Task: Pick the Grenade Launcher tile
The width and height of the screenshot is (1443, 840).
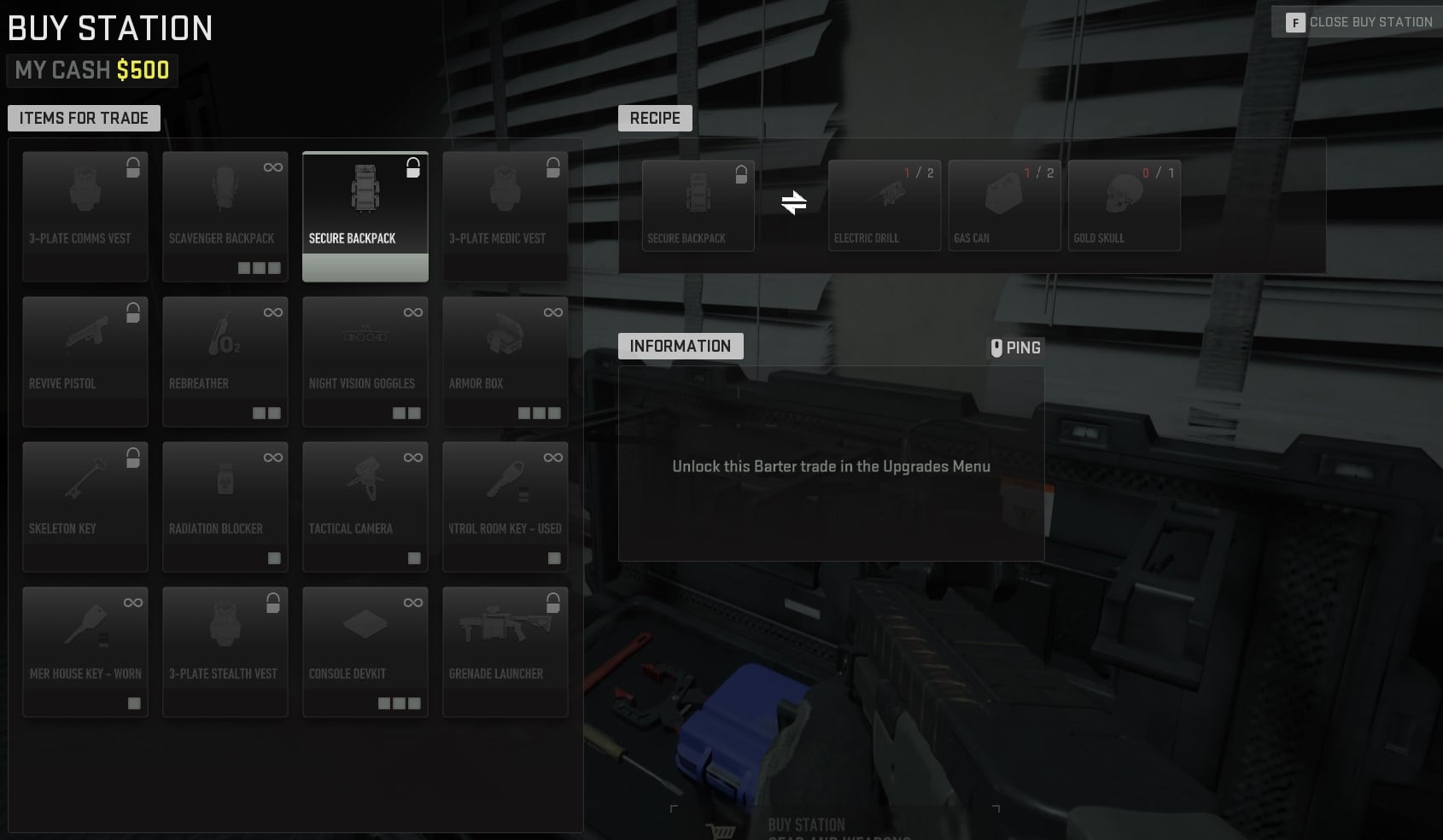Action: click(x=505, y=651)
